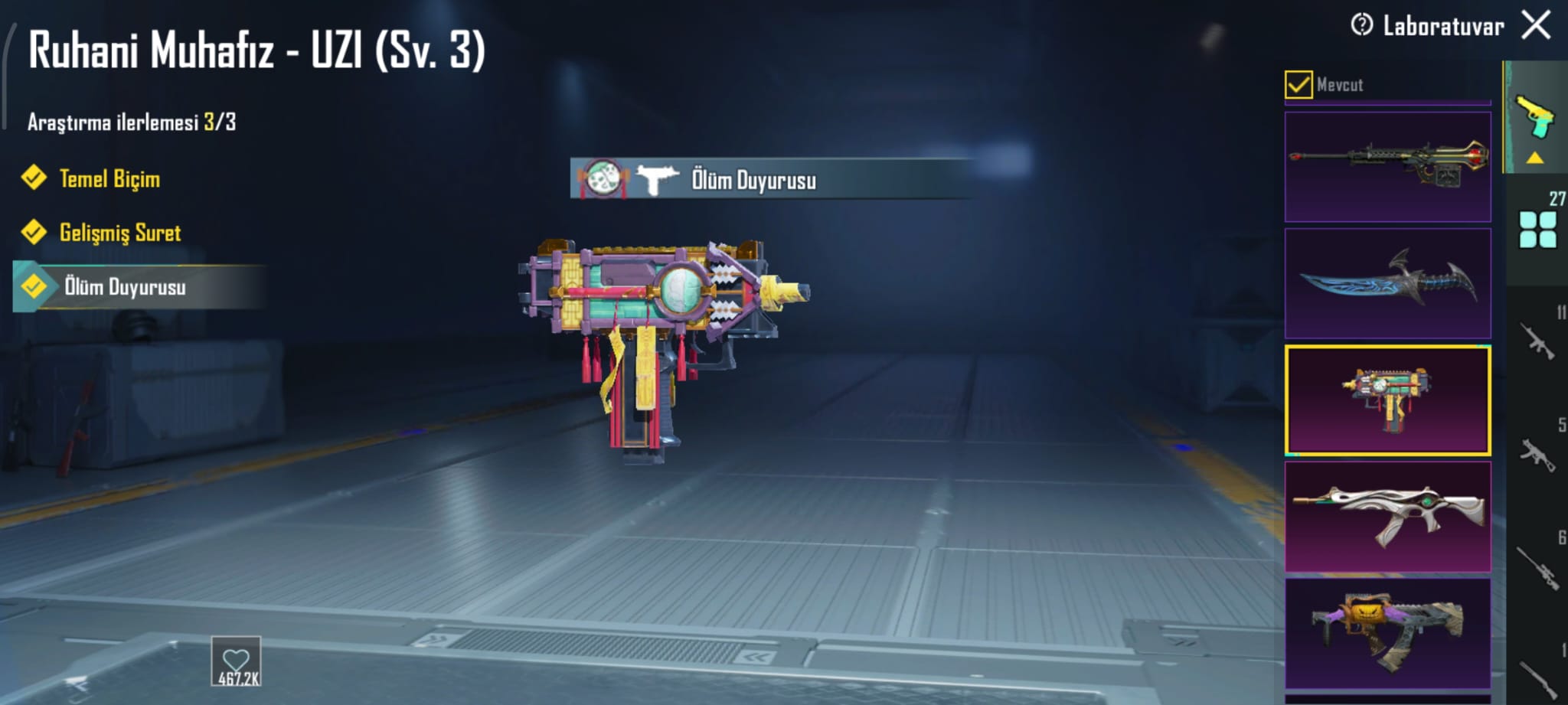Viewport: 1568px width, 705px height.
Task: Show all 27 skins grid category
Action: (x=1537, y=230)
